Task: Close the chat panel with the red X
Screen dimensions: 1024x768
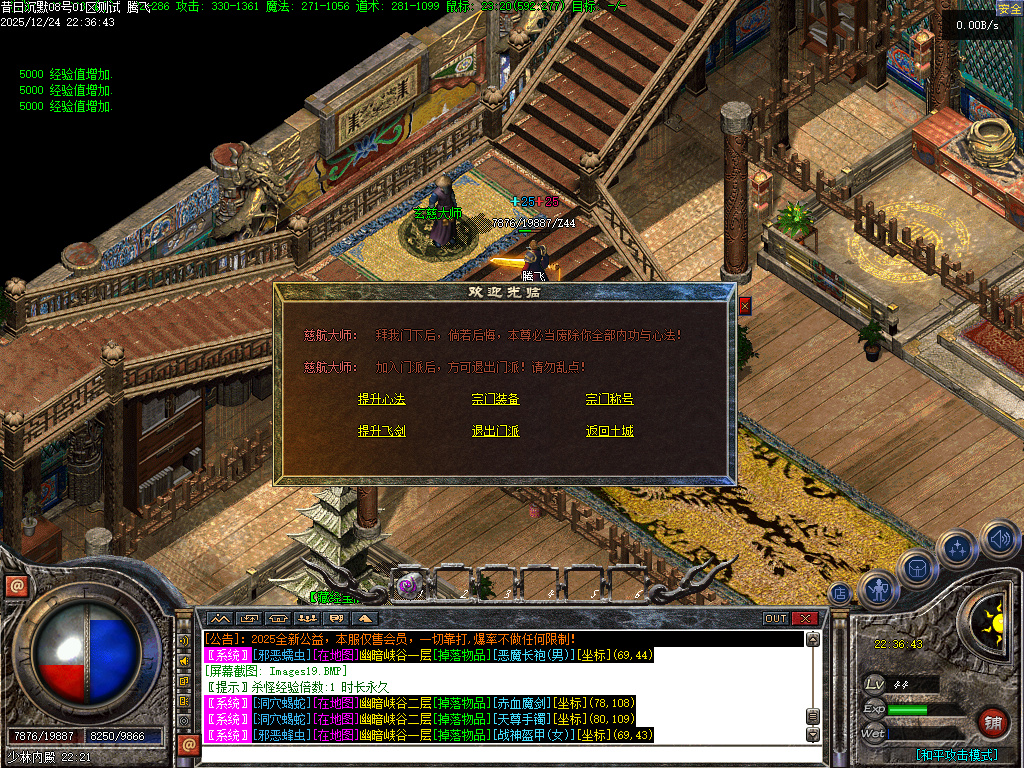Action: [806, 618]
